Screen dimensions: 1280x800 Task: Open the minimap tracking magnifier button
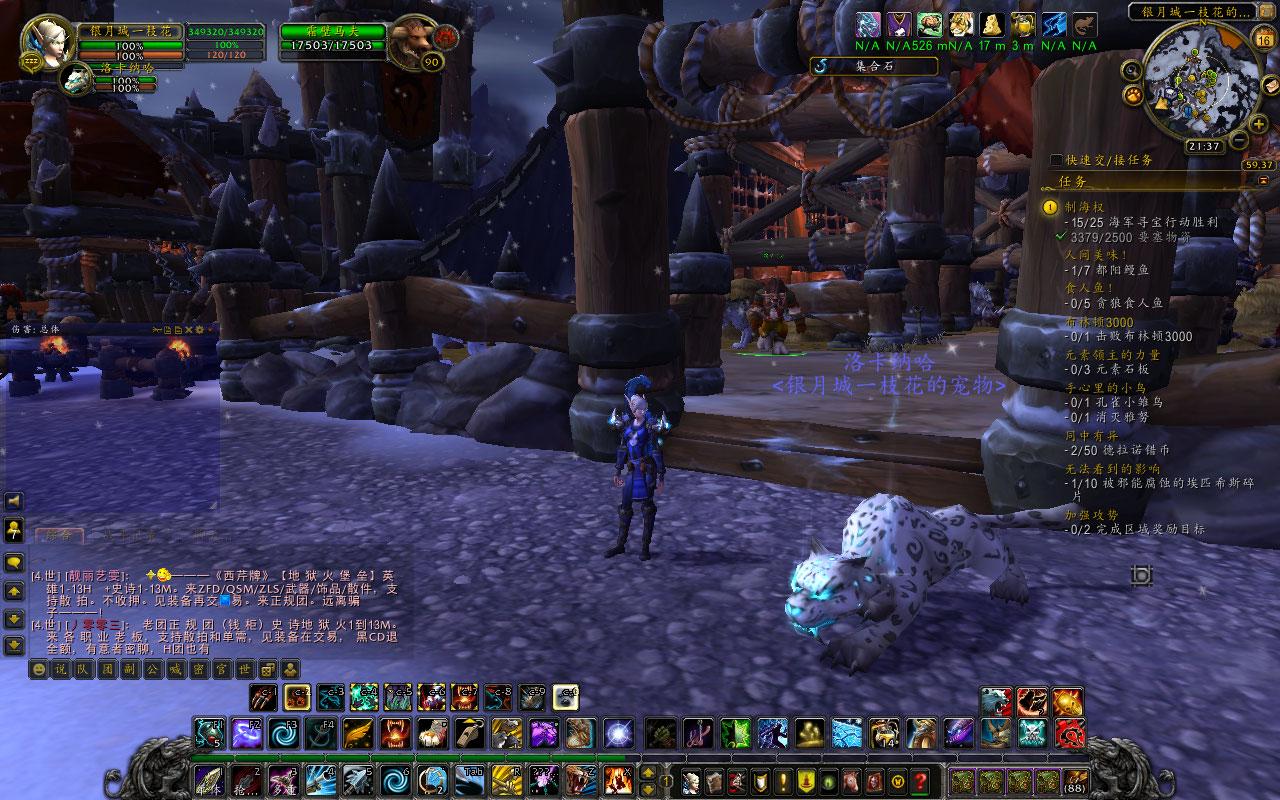tap(1131, 70)
